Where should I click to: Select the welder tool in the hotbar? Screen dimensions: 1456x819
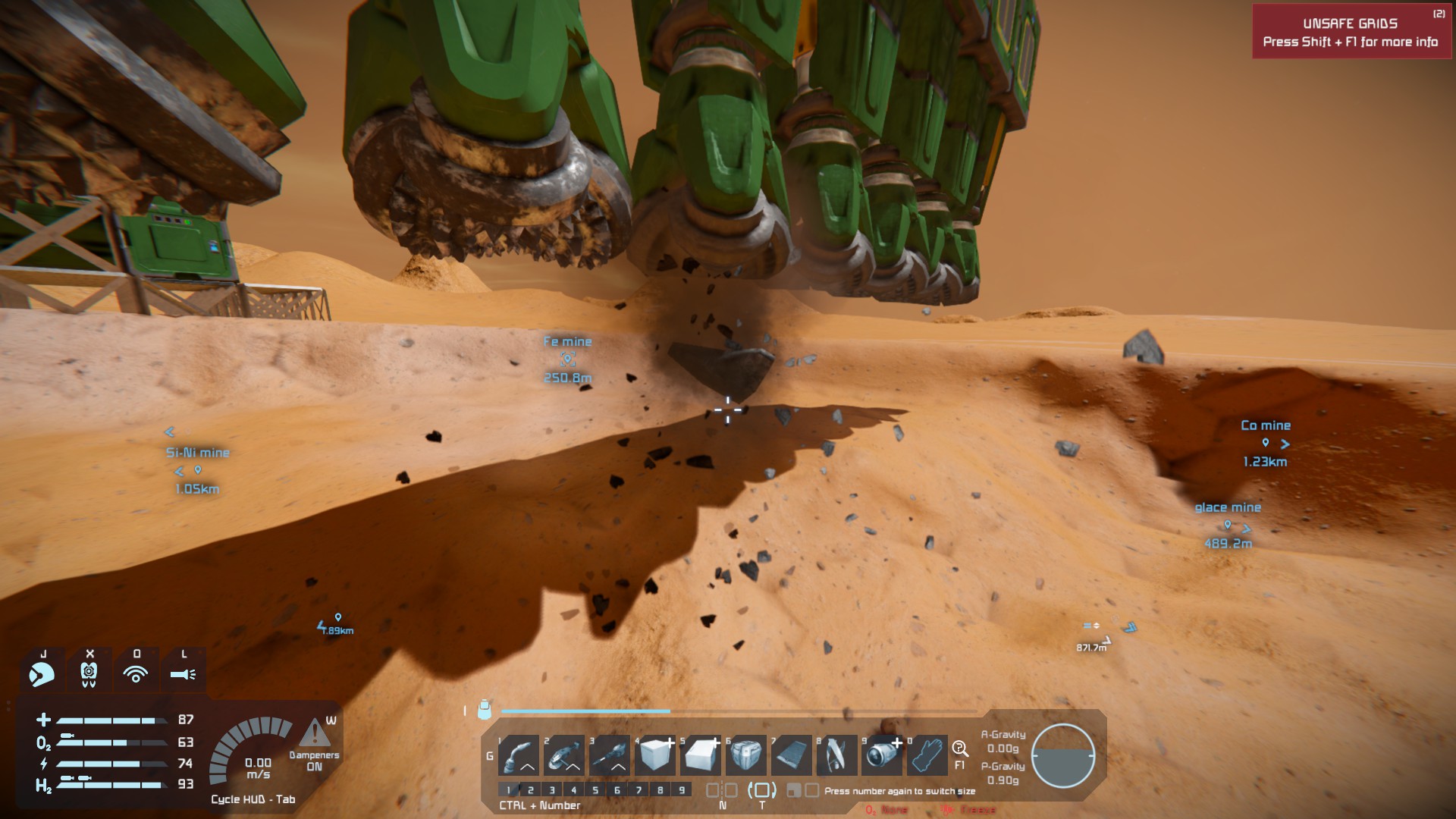(x=519, y=755)
